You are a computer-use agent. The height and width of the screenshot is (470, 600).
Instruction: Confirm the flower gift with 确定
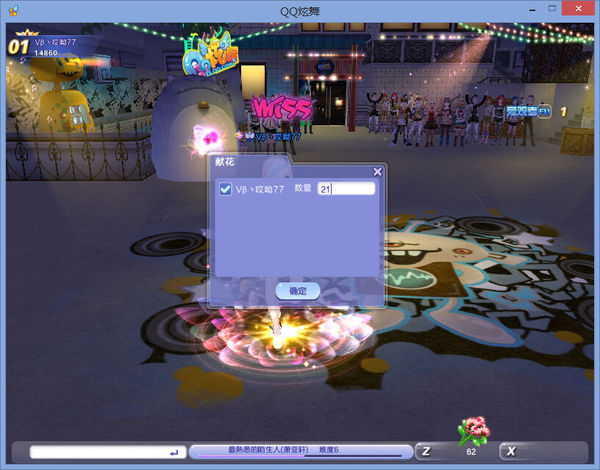(298, 290)
